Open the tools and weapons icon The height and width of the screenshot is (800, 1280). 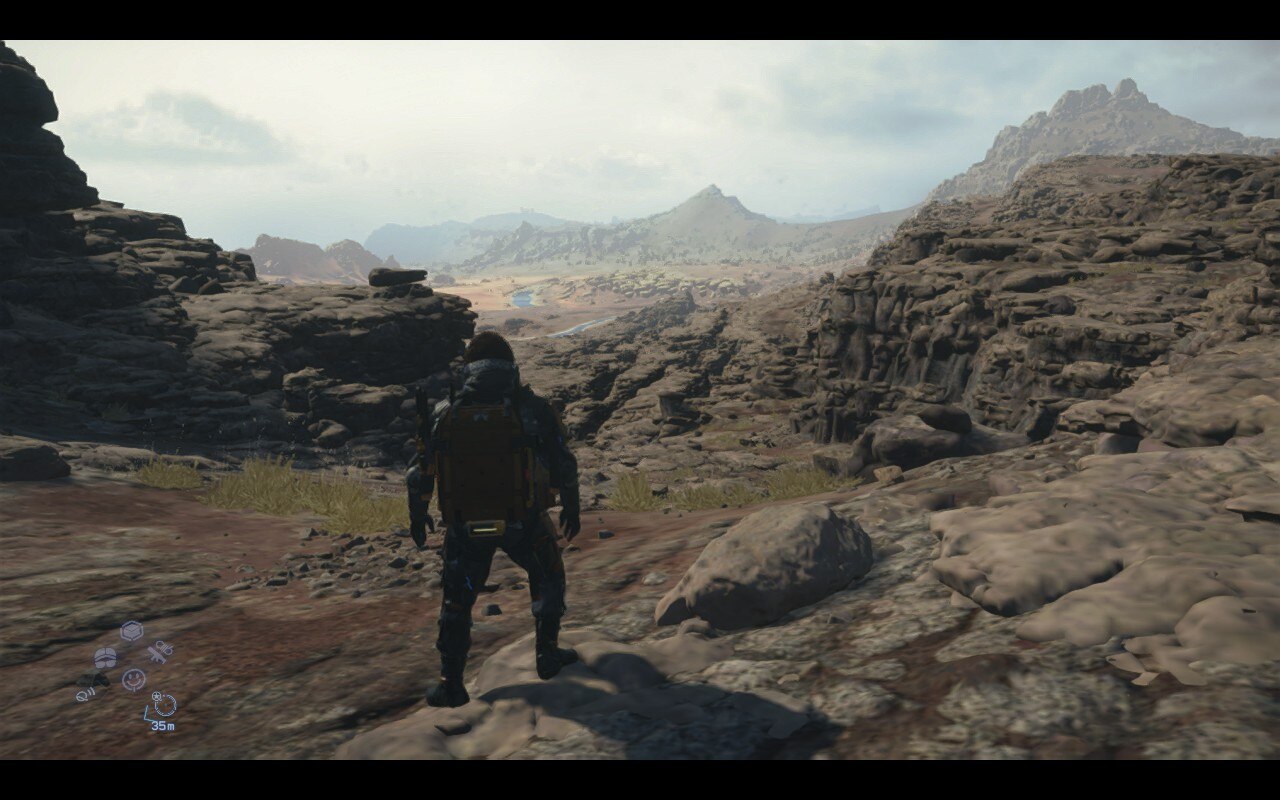coord(157,652)
